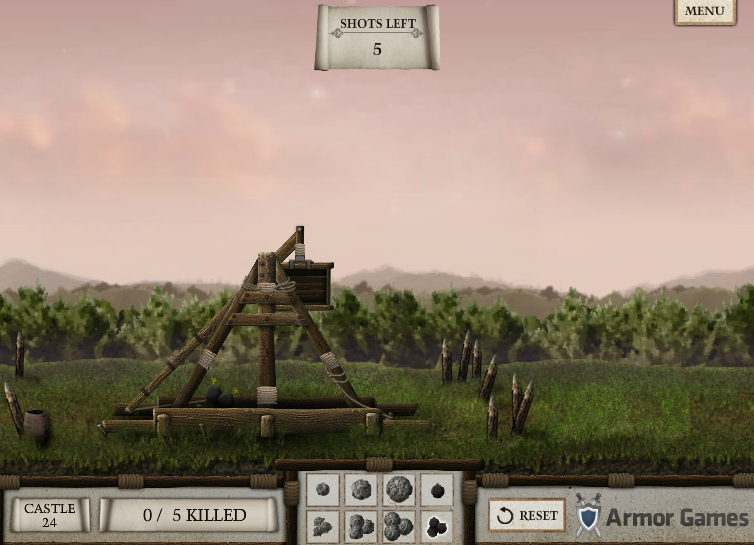Select the single large boulder ammo

[398, 490]
